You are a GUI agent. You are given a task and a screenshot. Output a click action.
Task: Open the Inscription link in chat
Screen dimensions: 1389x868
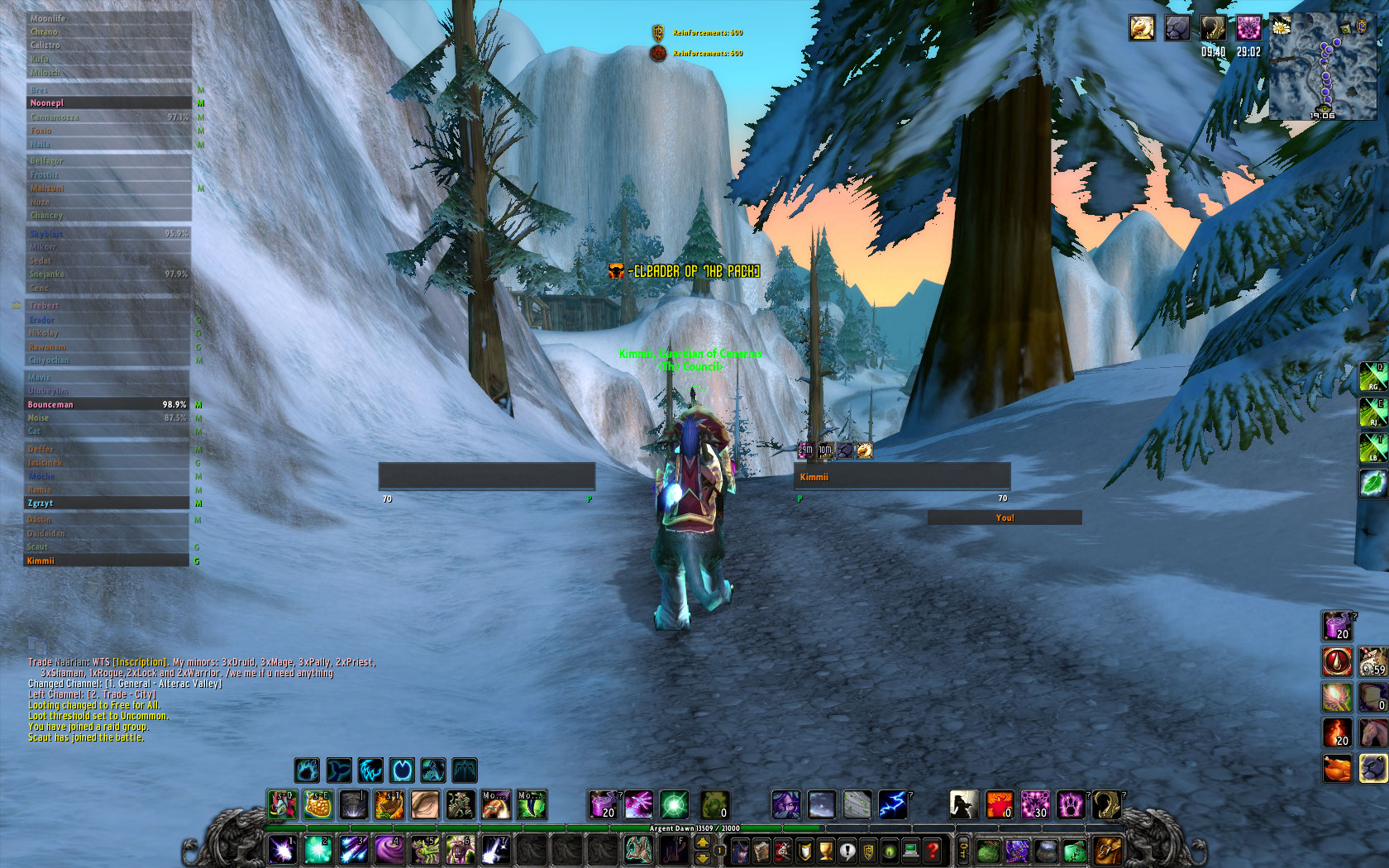tap(139, 662)
